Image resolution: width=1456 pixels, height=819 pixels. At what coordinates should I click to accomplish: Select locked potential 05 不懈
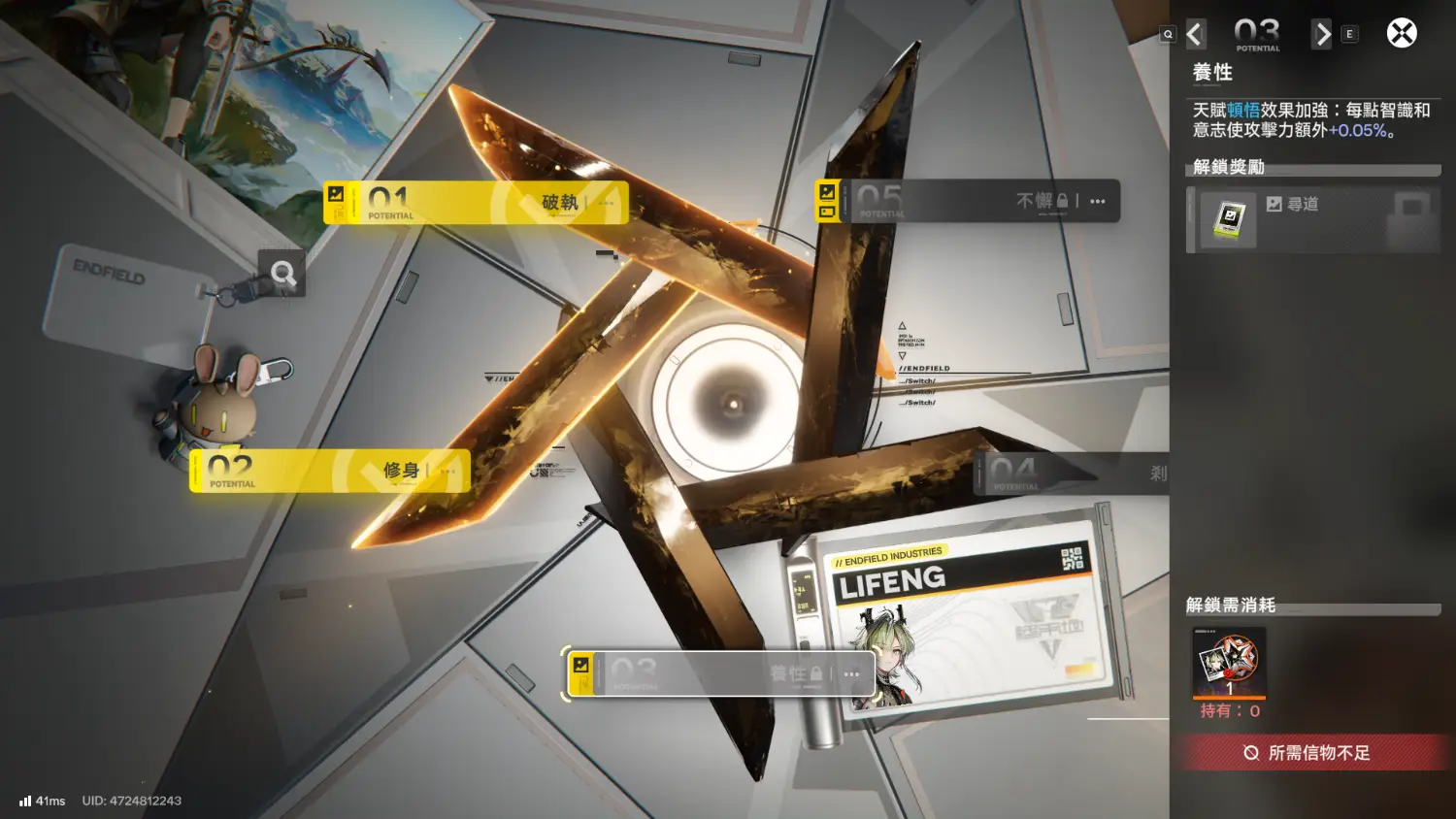point(966,201)
